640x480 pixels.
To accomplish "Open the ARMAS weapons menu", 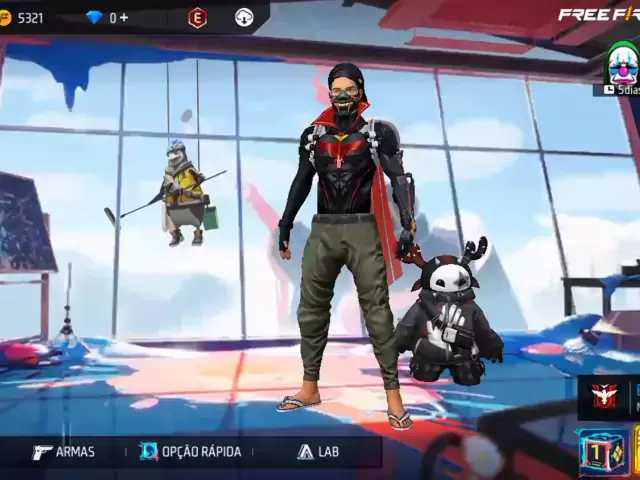I will pyautogui.click(x=64, y=452).
